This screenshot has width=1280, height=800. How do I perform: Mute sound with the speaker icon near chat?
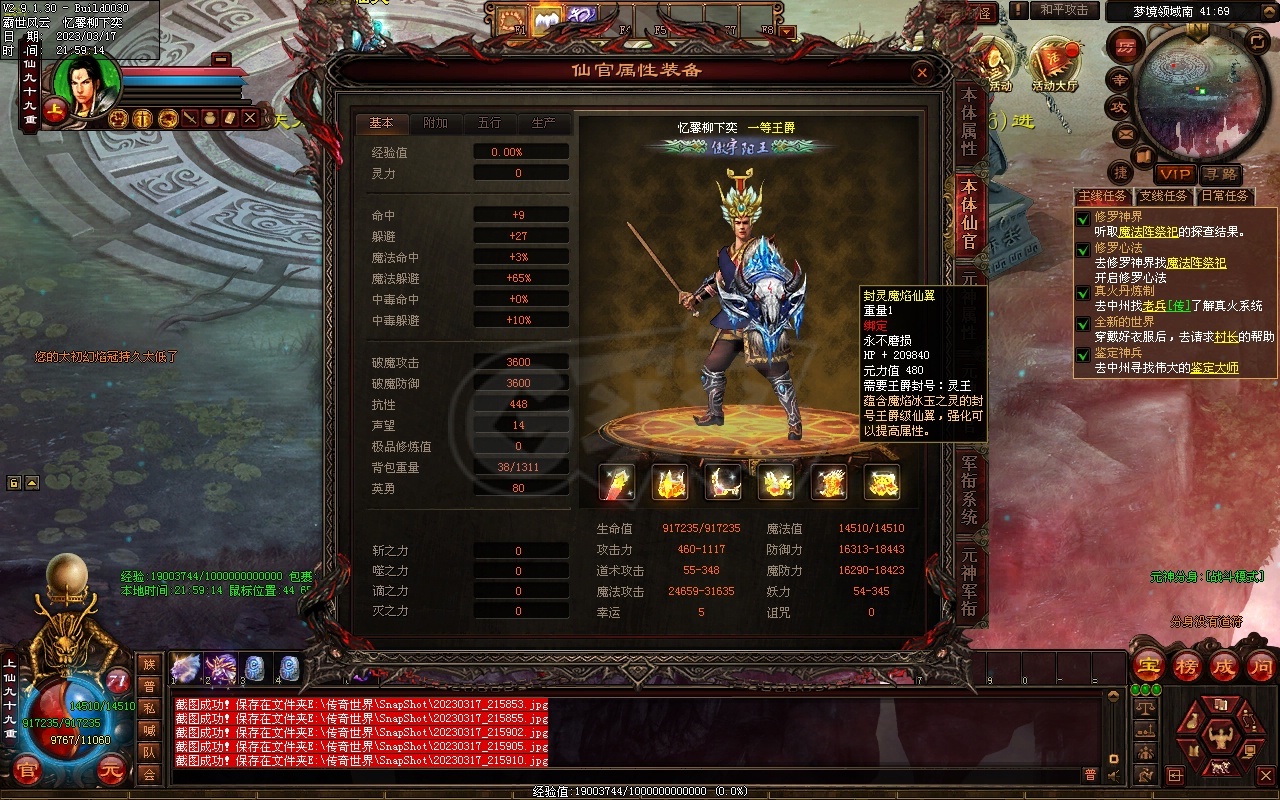tap(1112, 776)
